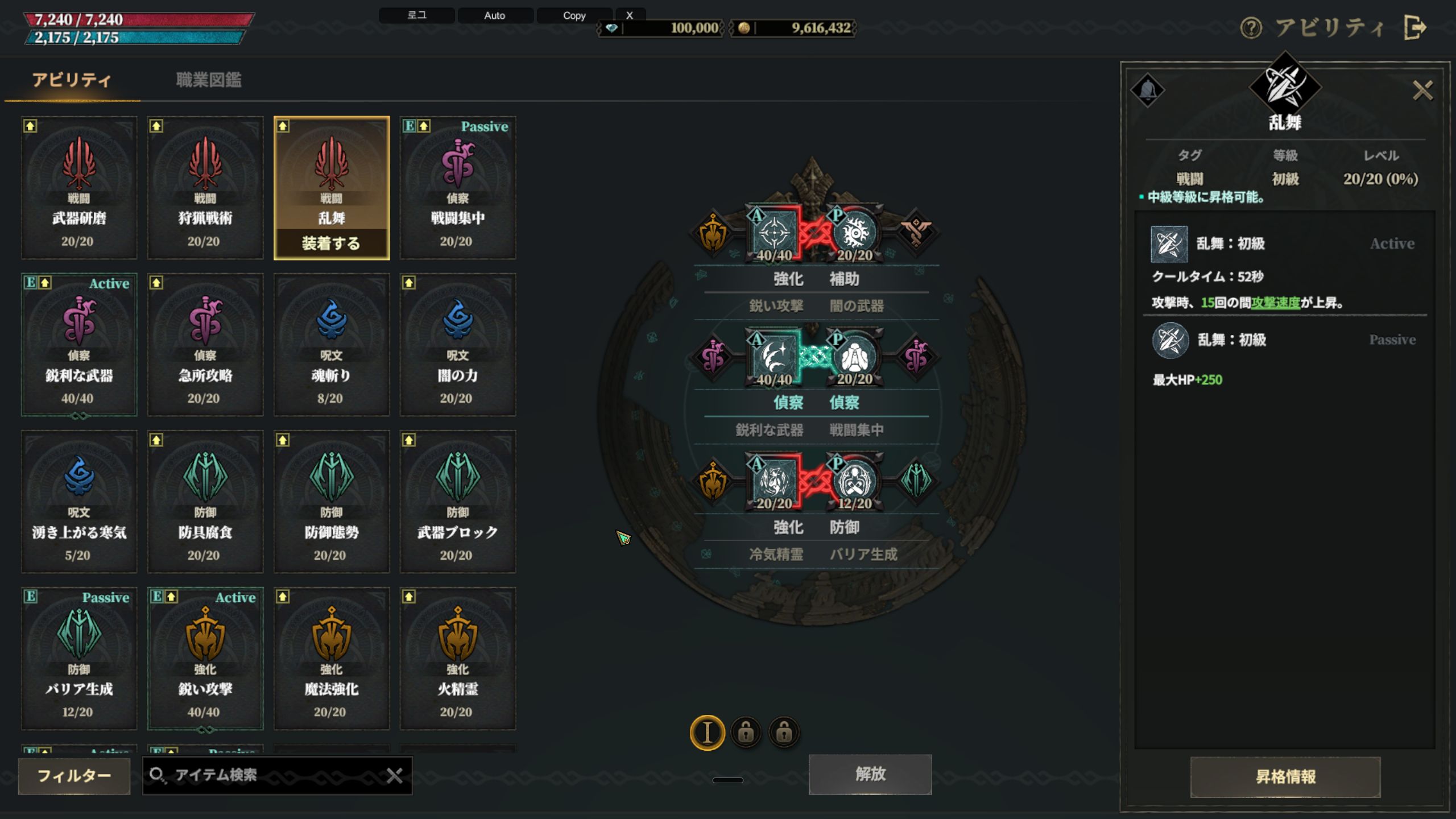Click the 解放 button
This screenshot has height=819, width=1456.
pos(870,774)
